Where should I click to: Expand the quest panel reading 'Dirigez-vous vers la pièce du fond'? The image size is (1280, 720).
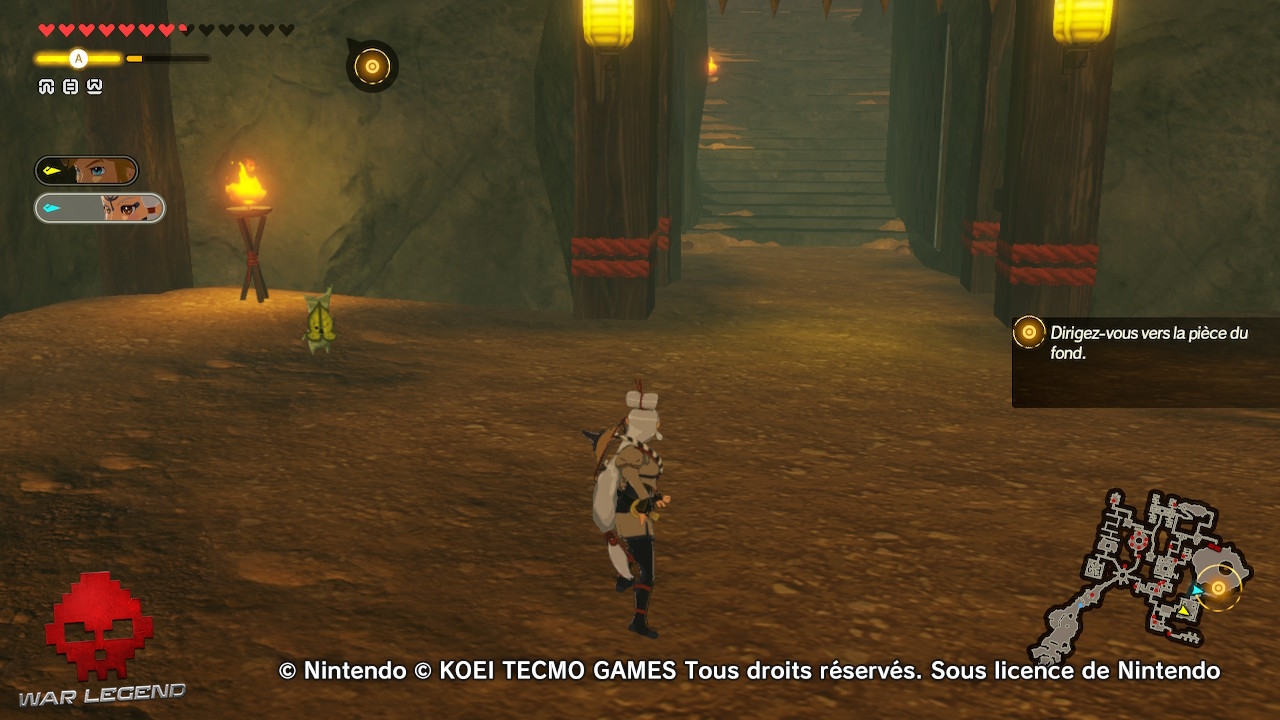(x=1140, y=339)
